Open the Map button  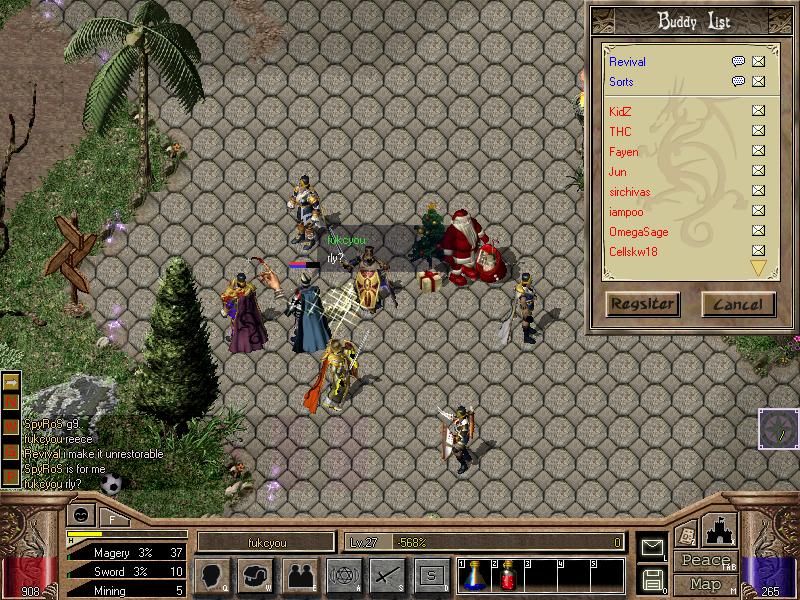(x=704, y=584)
